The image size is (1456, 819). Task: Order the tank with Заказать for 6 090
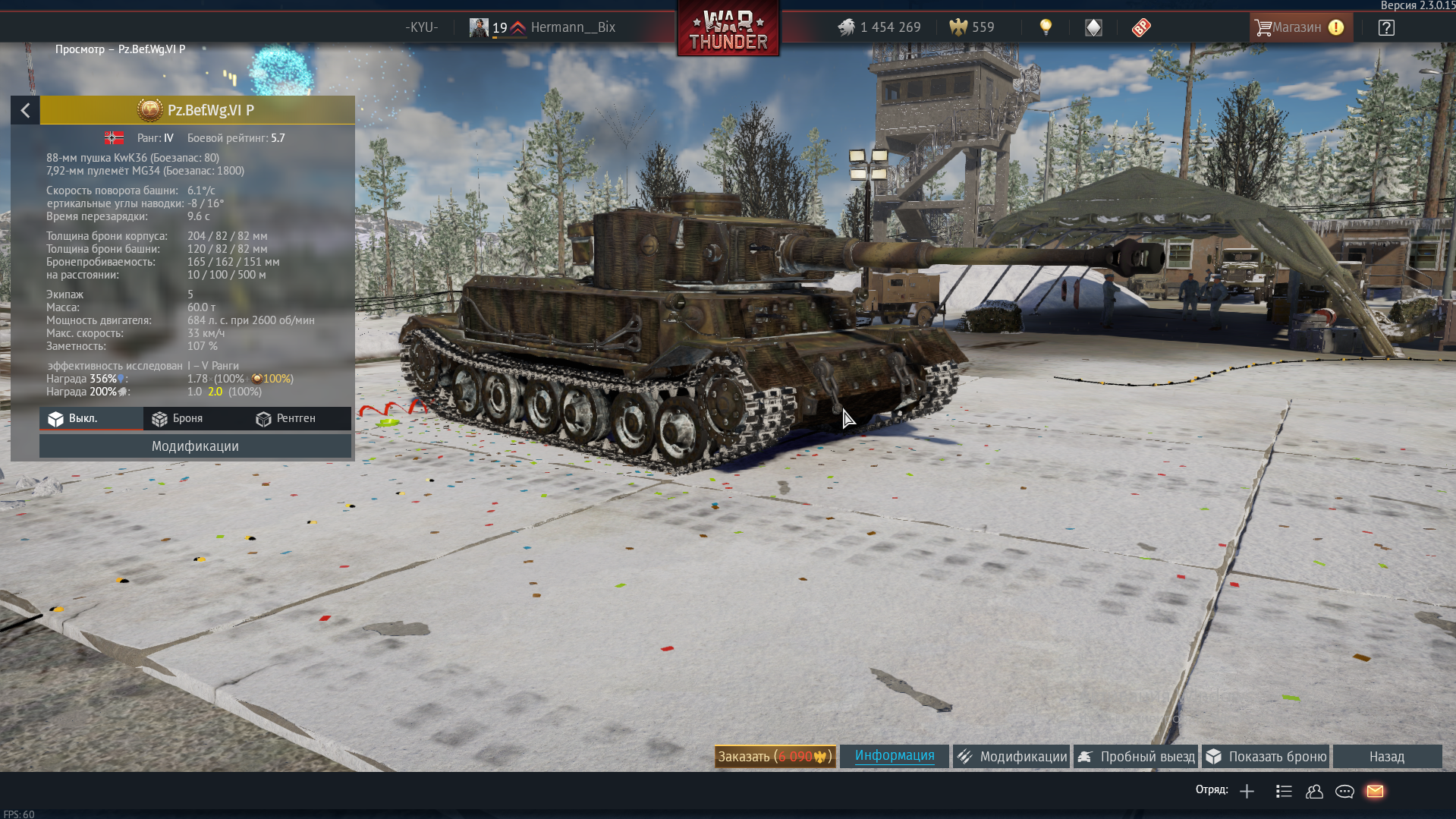tap(775, 757)
